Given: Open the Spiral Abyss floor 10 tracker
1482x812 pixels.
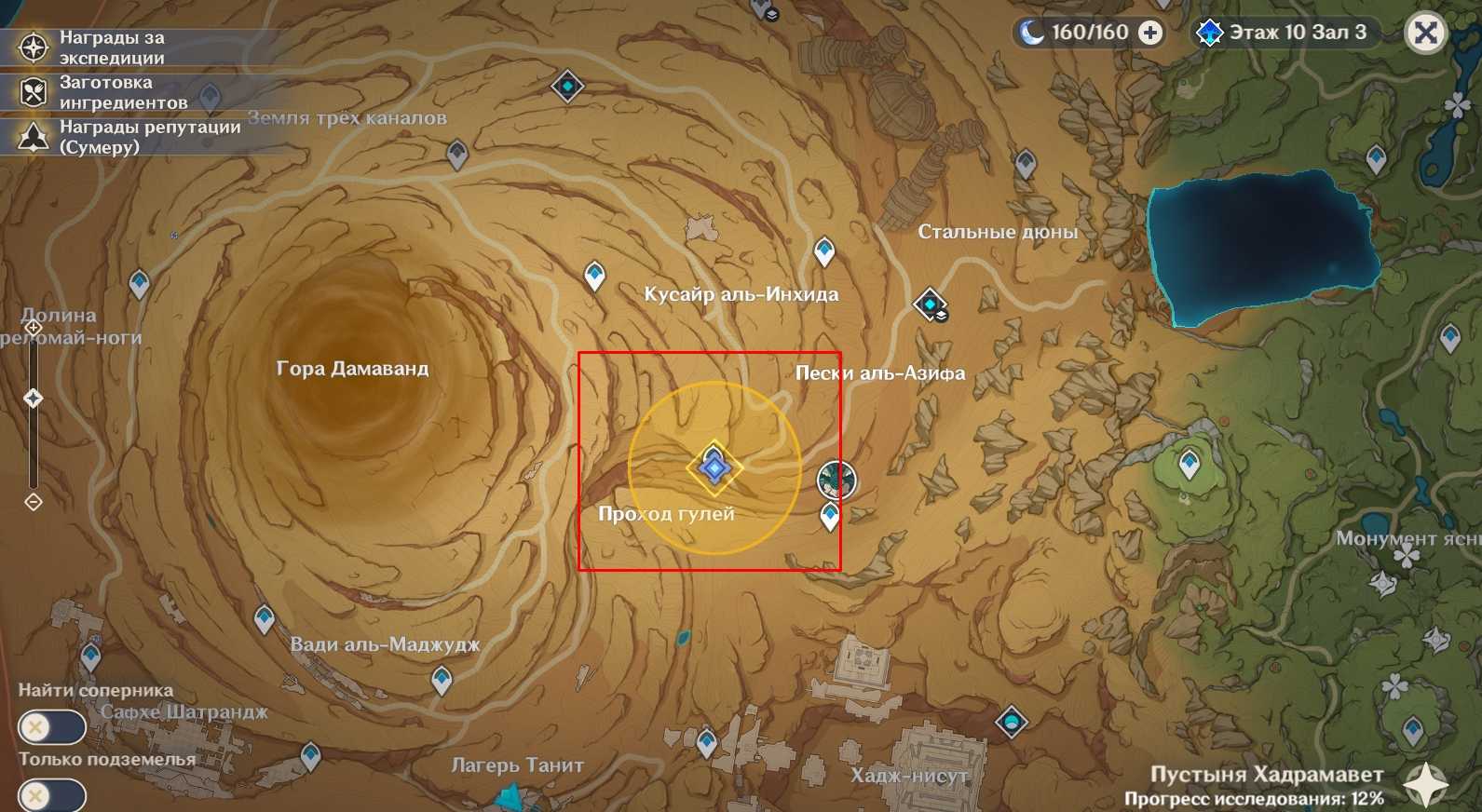Looking at the screenshot, I should pyautogui.click(x=1285, y=33).
